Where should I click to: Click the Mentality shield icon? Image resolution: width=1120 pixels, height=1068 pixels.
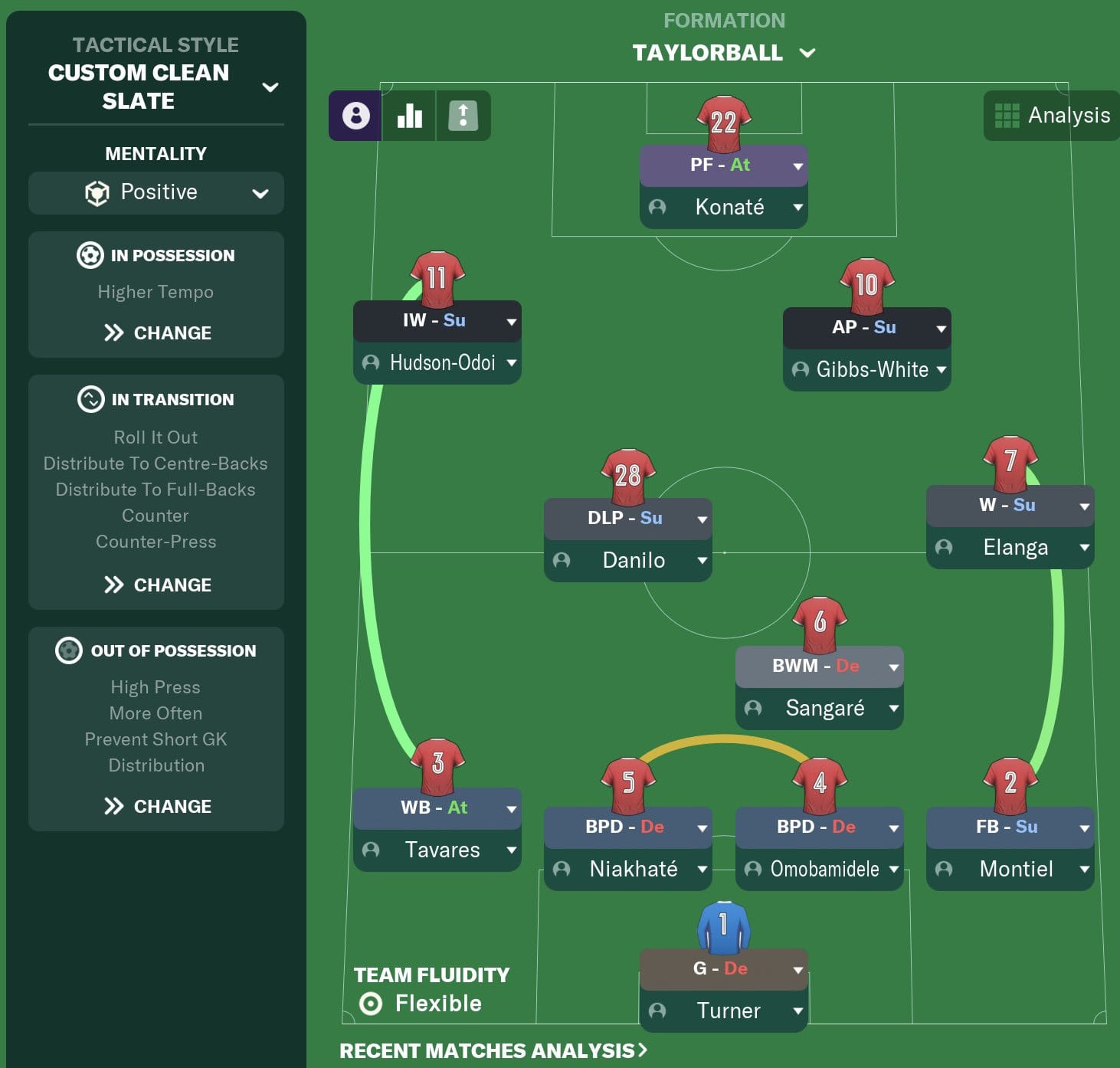[97, 192]
